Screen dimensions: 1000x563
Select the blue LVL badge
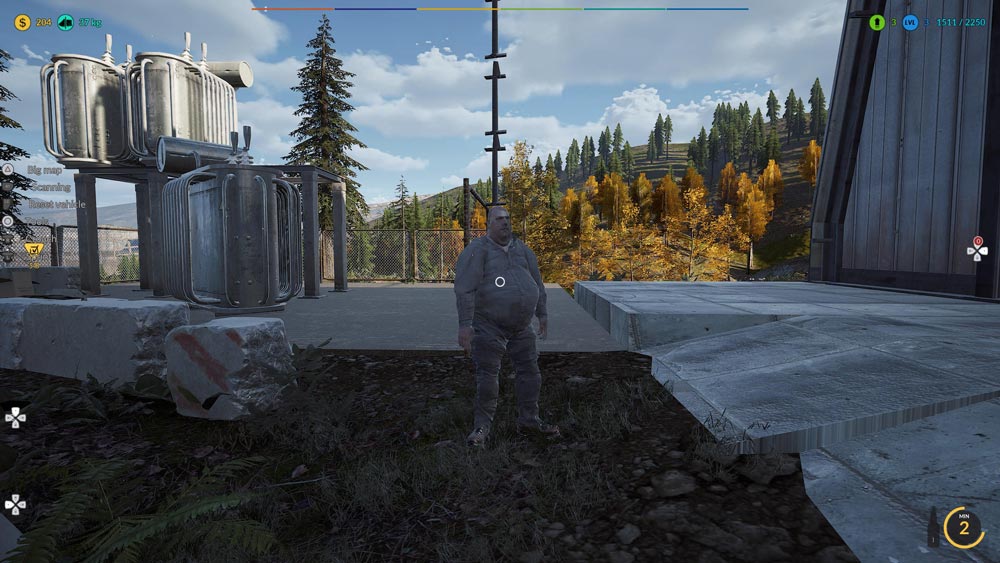click(x=909, y=22)
